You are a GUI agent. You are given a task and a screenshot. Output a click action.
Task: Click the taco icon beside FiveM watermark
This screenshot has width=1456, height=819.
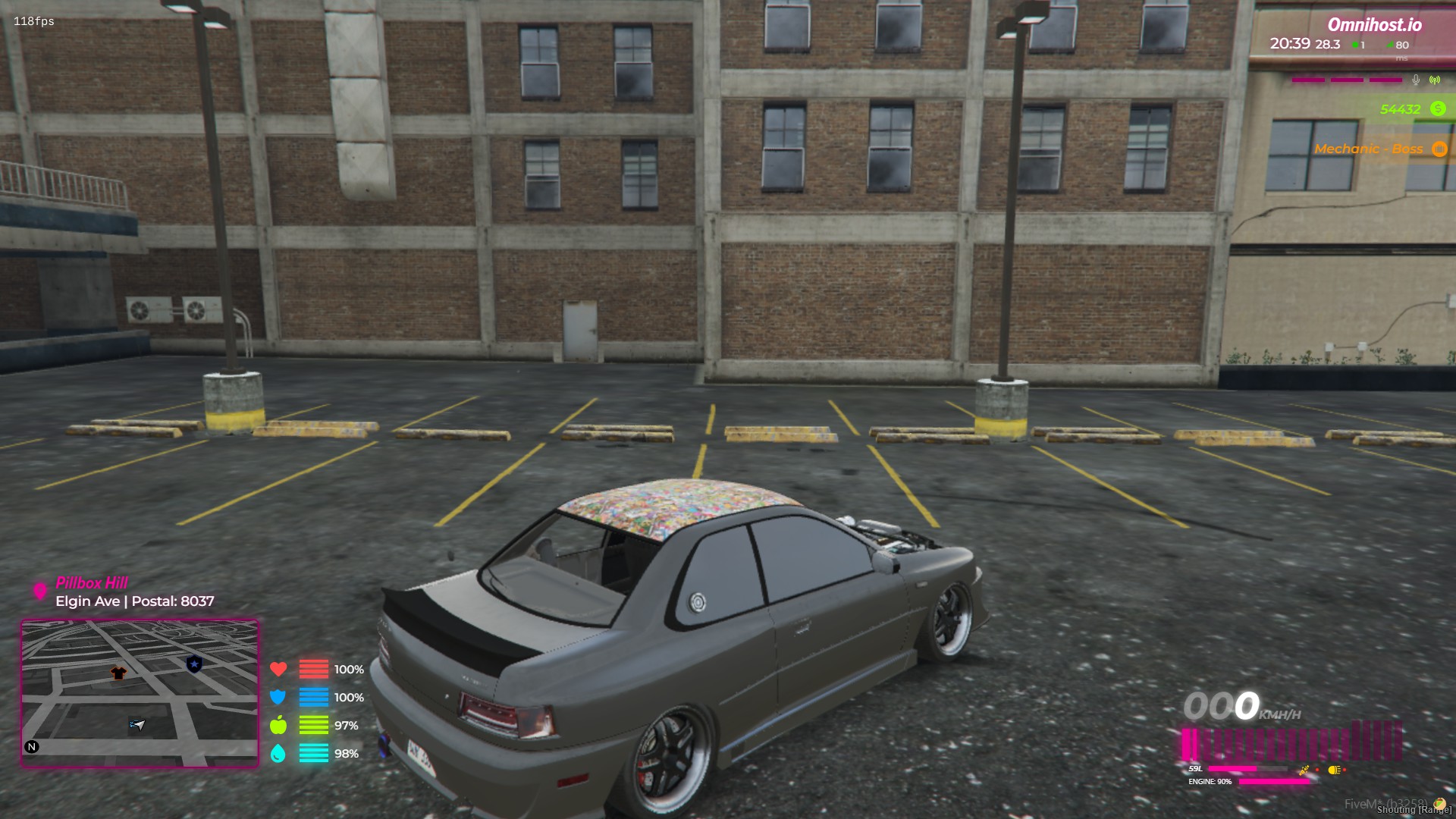[1439, 804]
